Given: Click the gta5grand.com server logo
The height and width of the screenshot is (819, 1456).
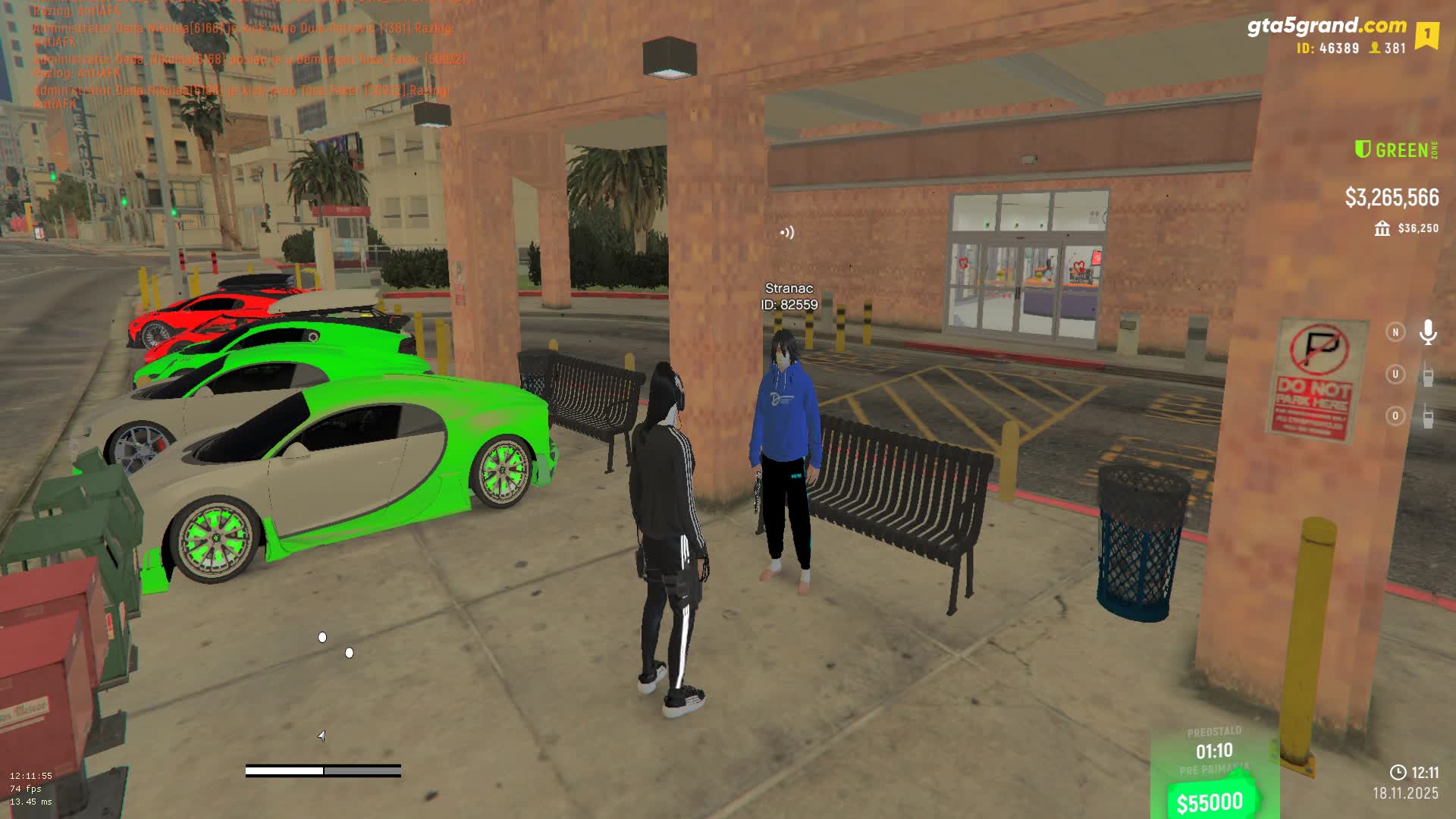Looking at the screenshot, I should click(x=1326, y=27).
